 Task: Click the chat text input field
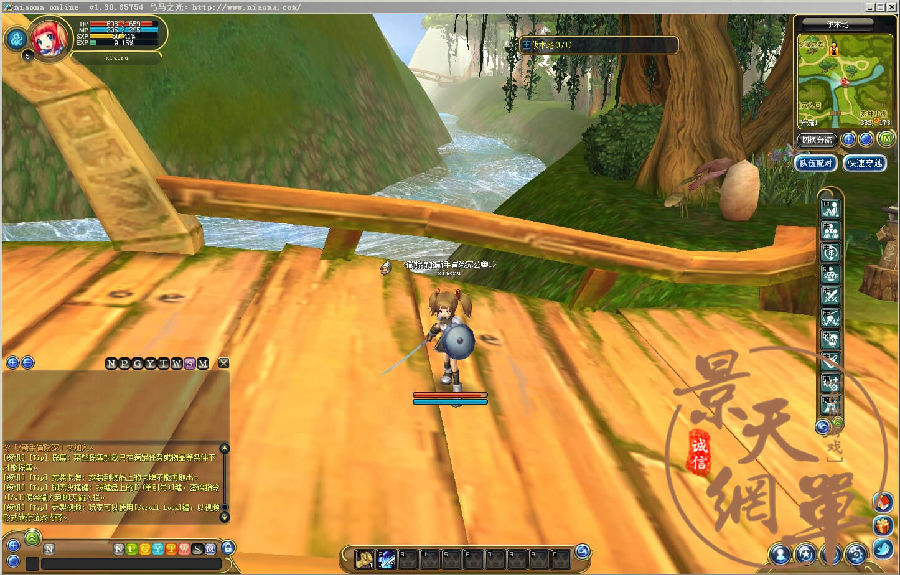130,564
